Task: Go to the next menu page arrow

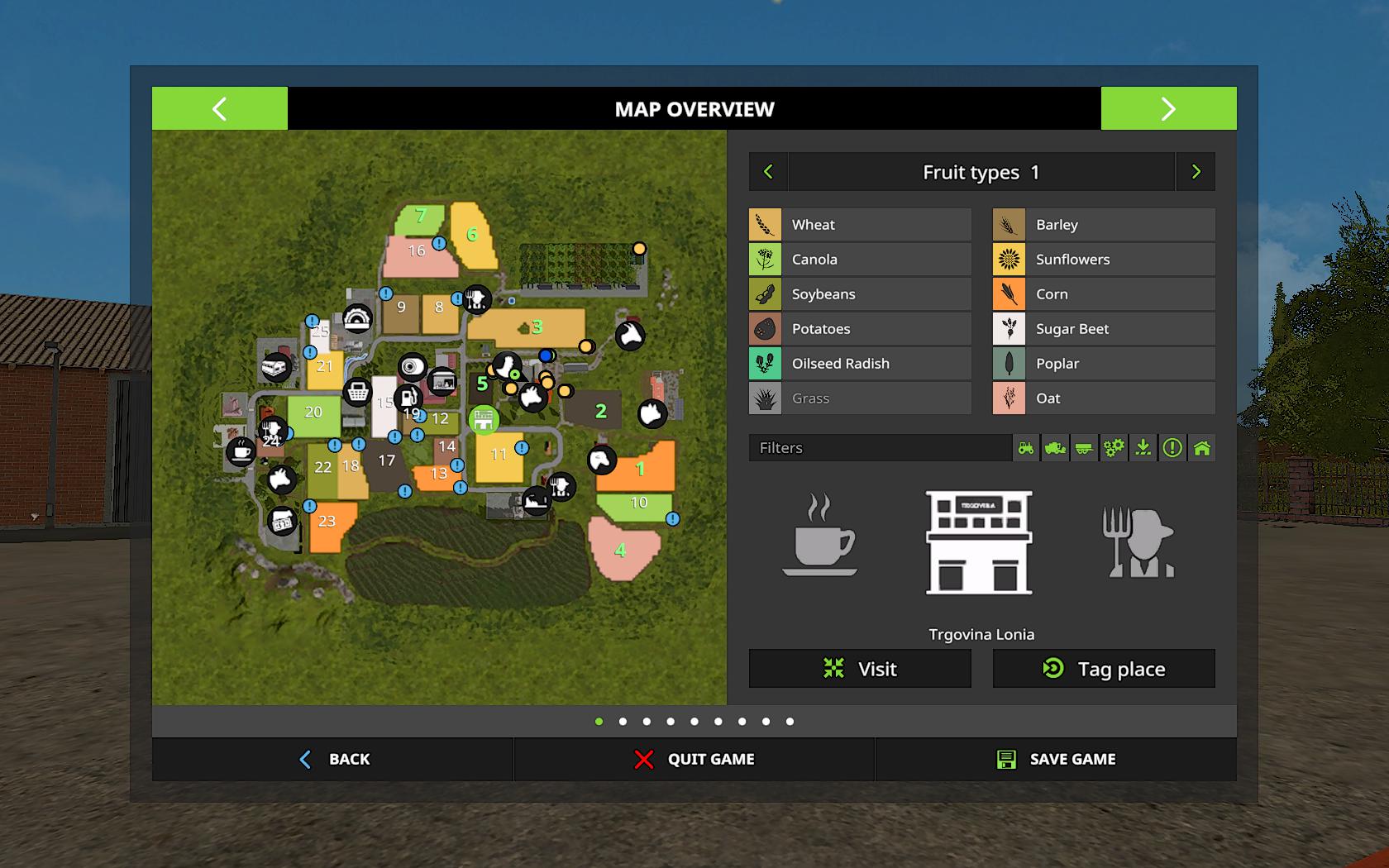Action: pos(1168,108)
